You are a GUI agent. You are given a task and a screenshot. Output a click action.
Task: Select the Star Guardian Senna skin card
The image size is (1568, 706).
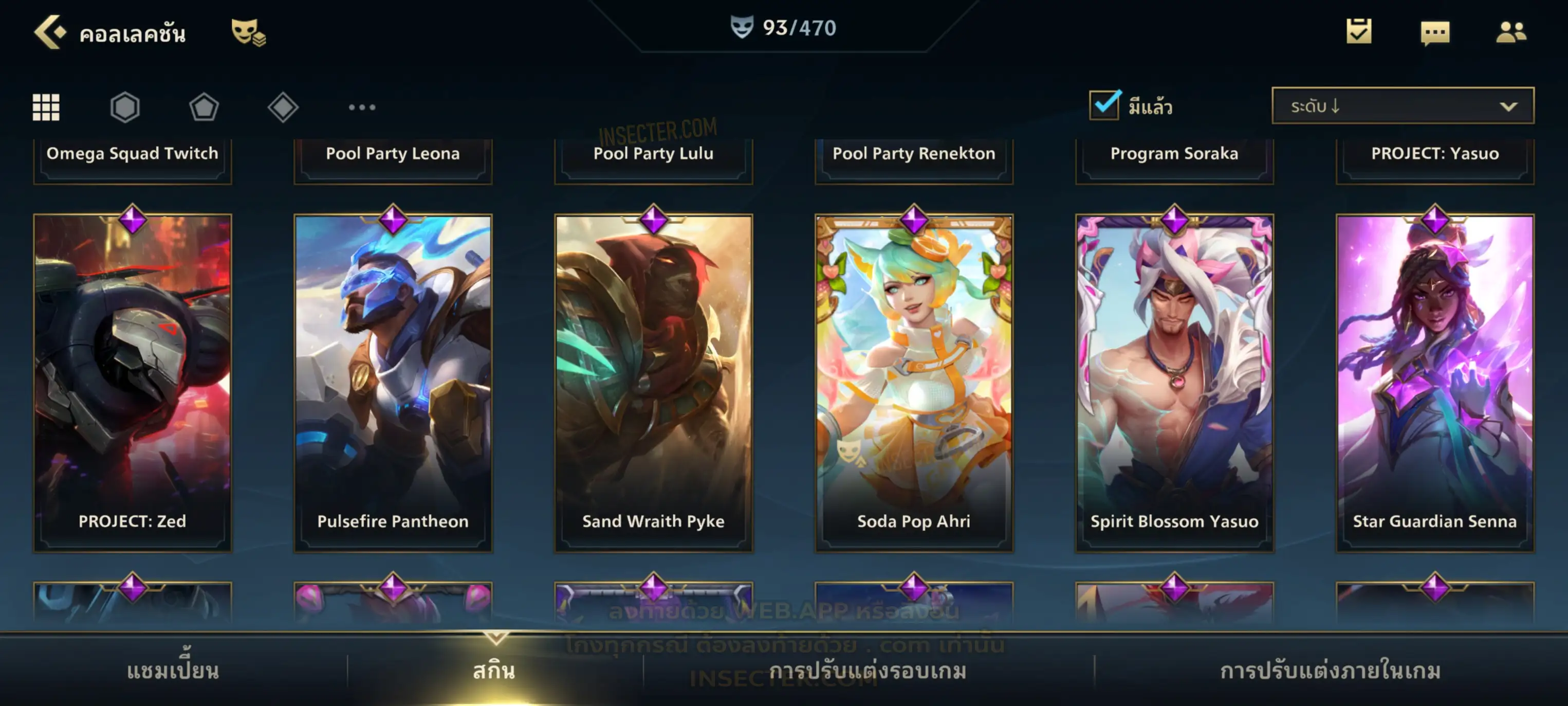tap(1435, 383)
